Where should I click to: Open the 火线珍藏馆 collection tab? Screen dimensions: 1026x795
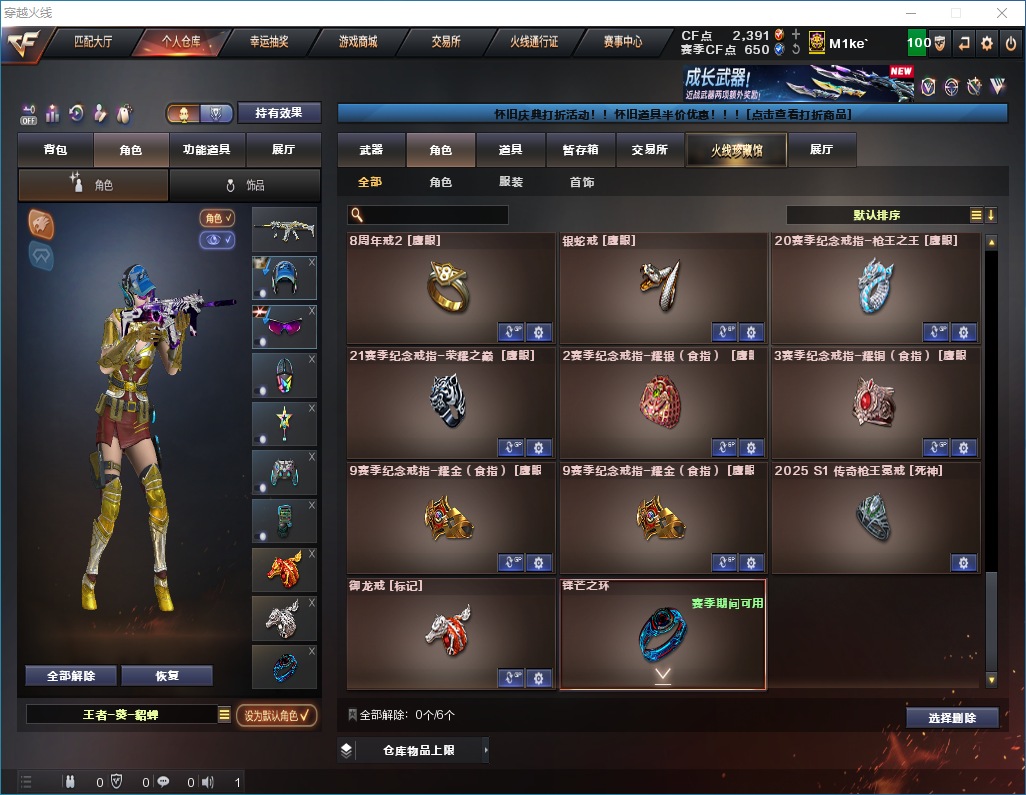pos(736,150)
